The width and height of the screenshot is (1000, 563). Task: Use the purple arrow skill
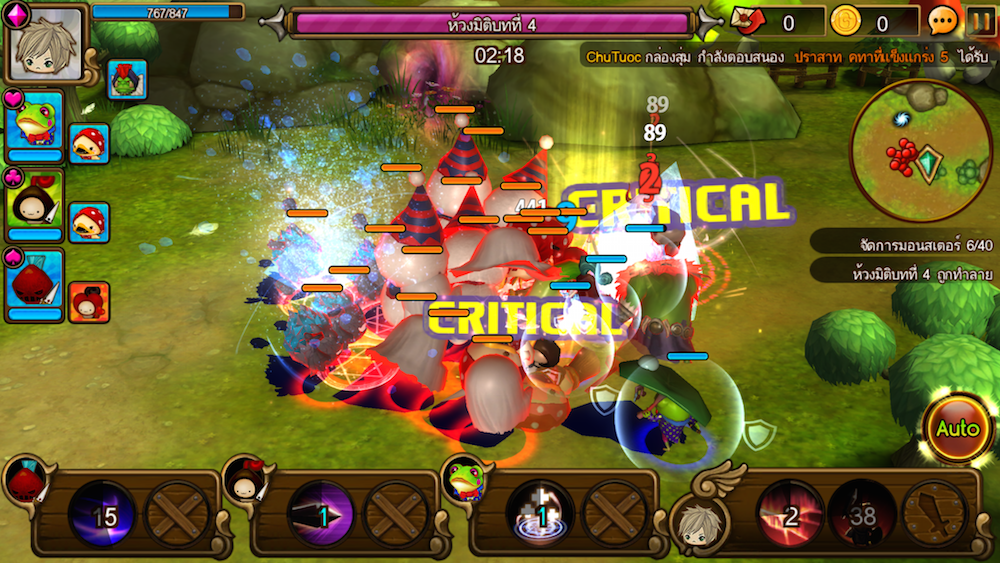tap(320, 515)
